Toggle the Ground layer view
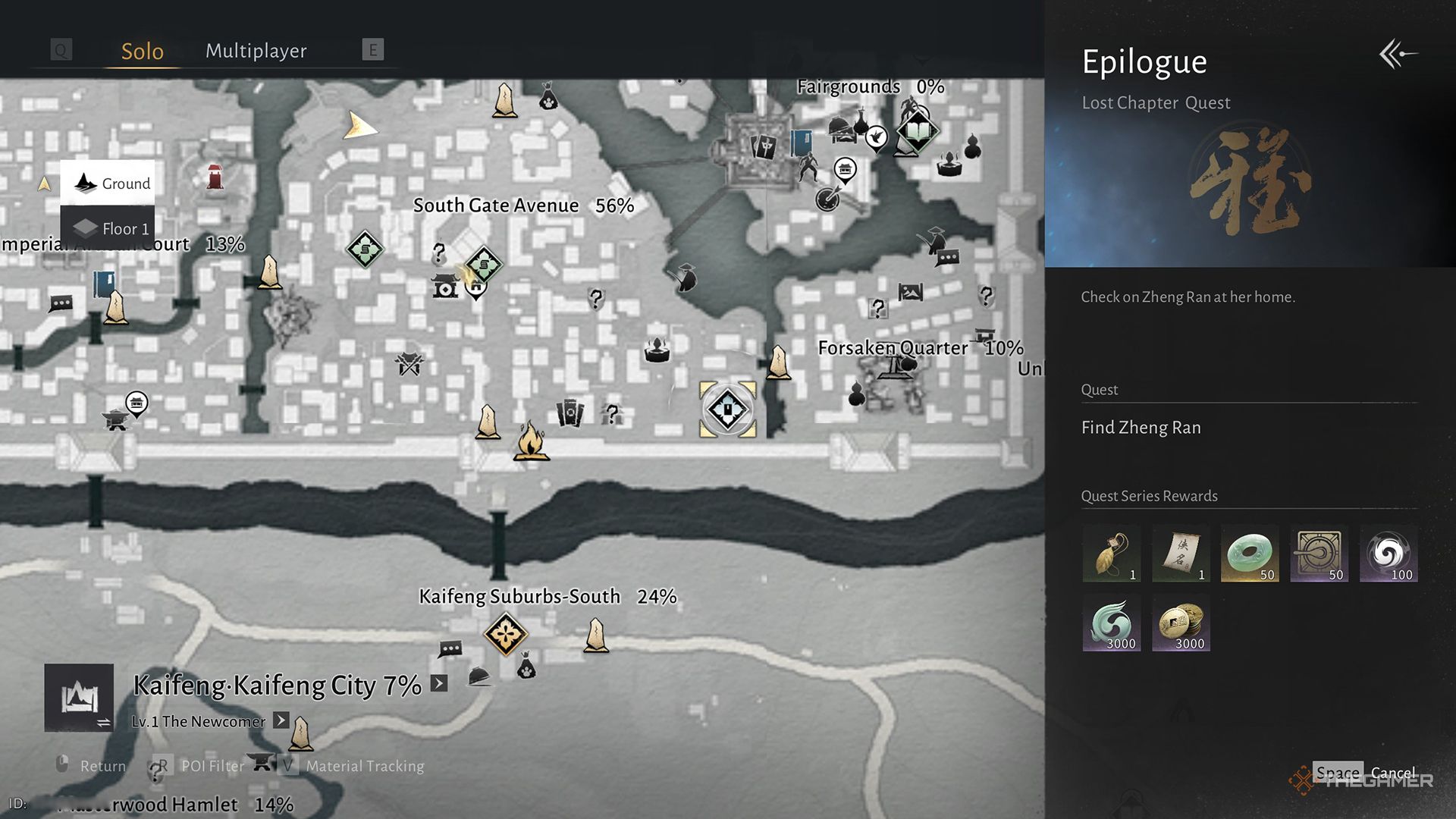 (x=108, y=183)
